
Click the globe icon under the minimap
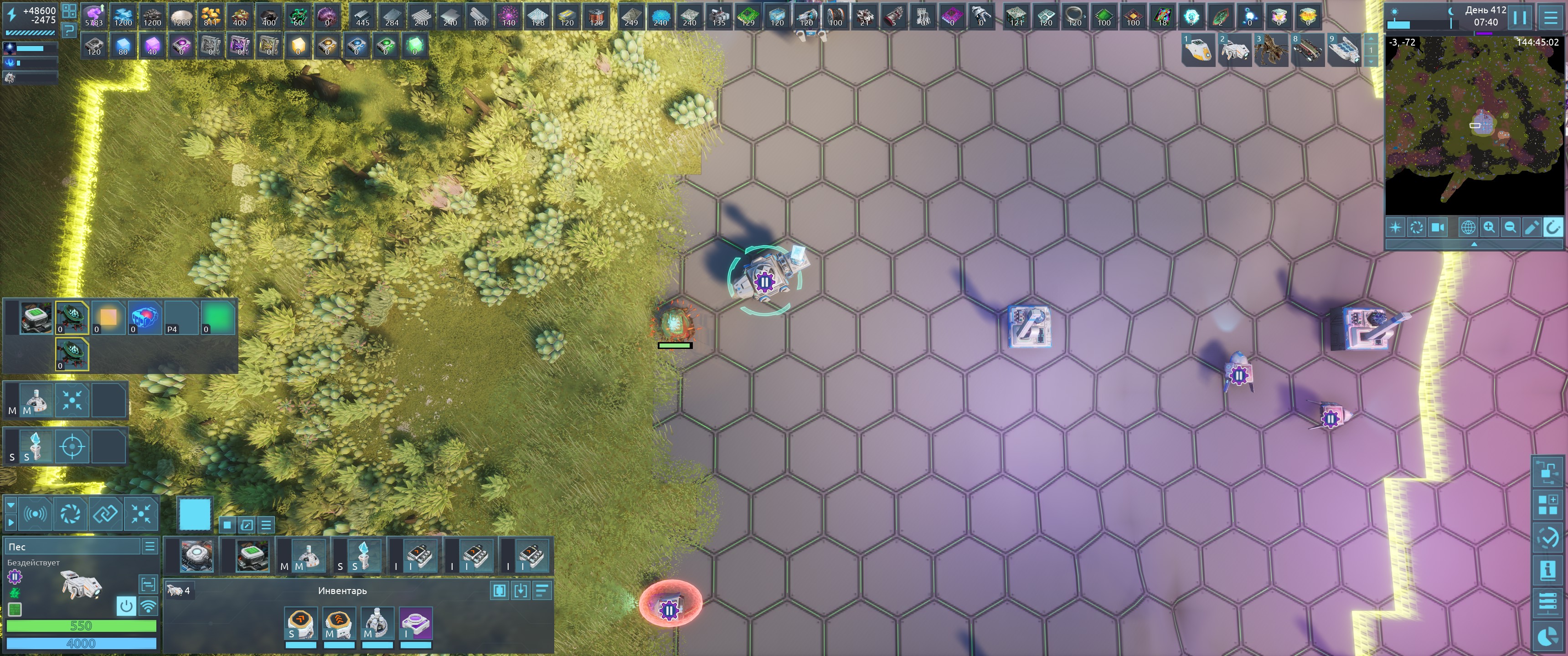[x=1468, y=228]
